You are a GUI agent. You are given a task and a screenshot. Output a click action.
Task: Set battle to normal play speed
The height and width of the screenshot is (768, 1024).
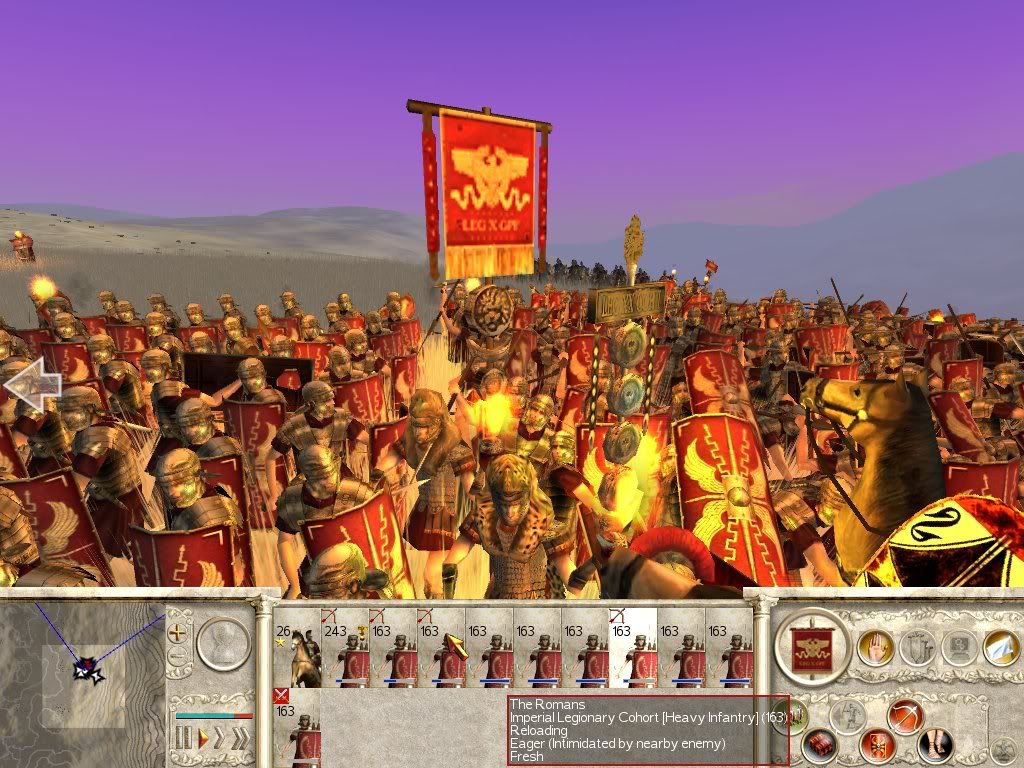coord(203,739)
